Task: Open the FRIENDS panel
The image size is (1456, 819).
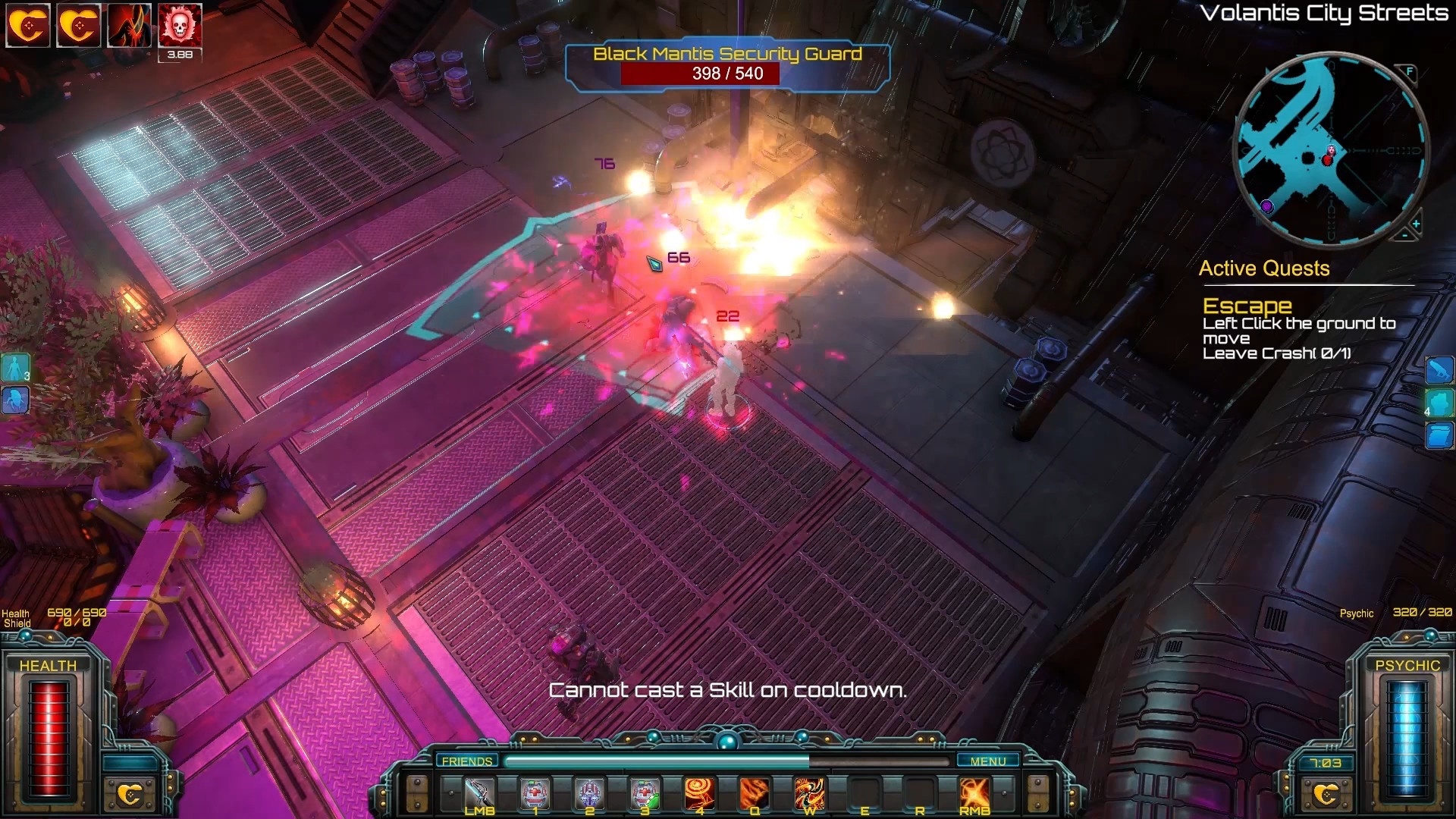Action: (466, 761)
